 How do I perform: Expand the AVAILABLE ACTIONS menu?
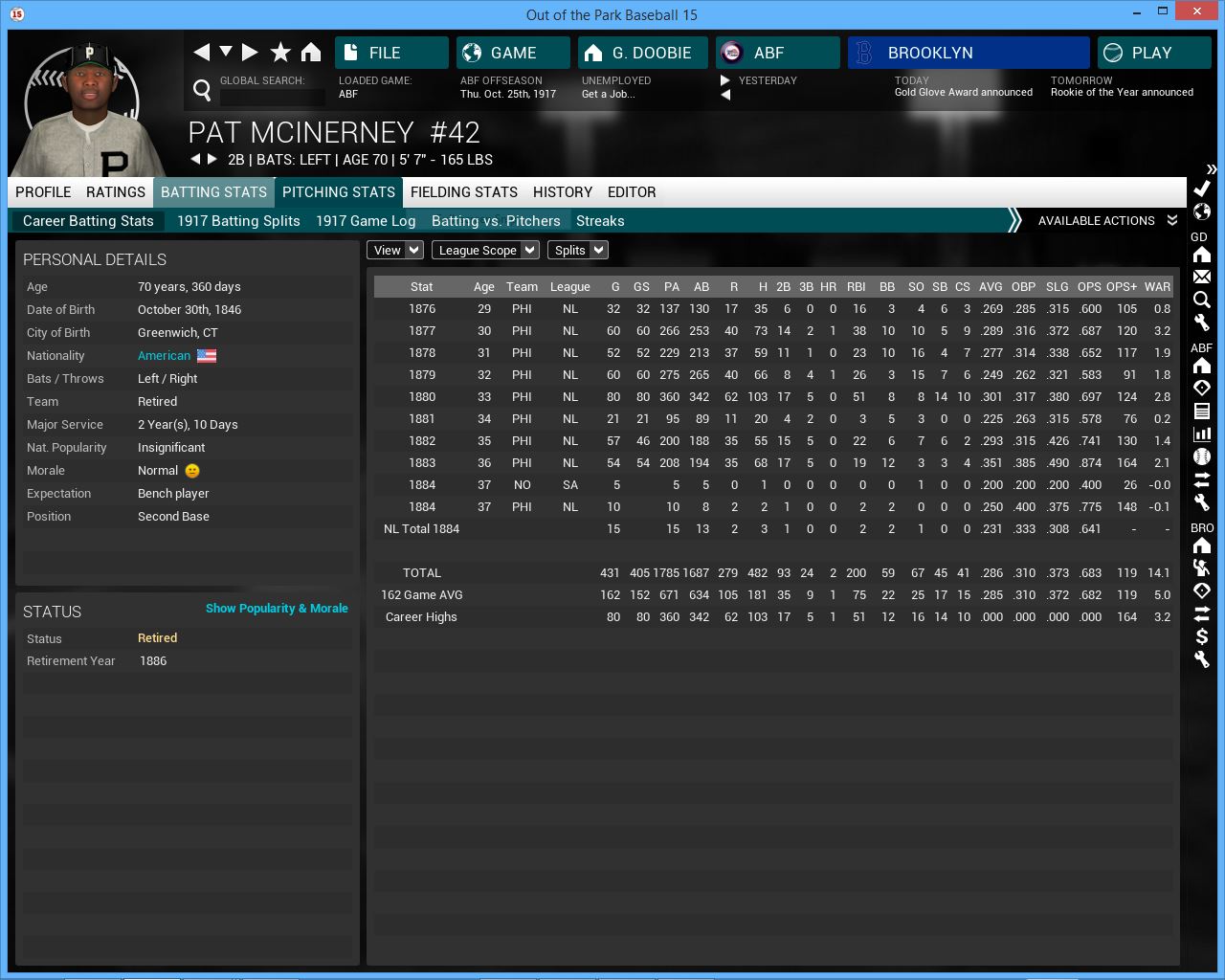click(x=1106, y=221)
